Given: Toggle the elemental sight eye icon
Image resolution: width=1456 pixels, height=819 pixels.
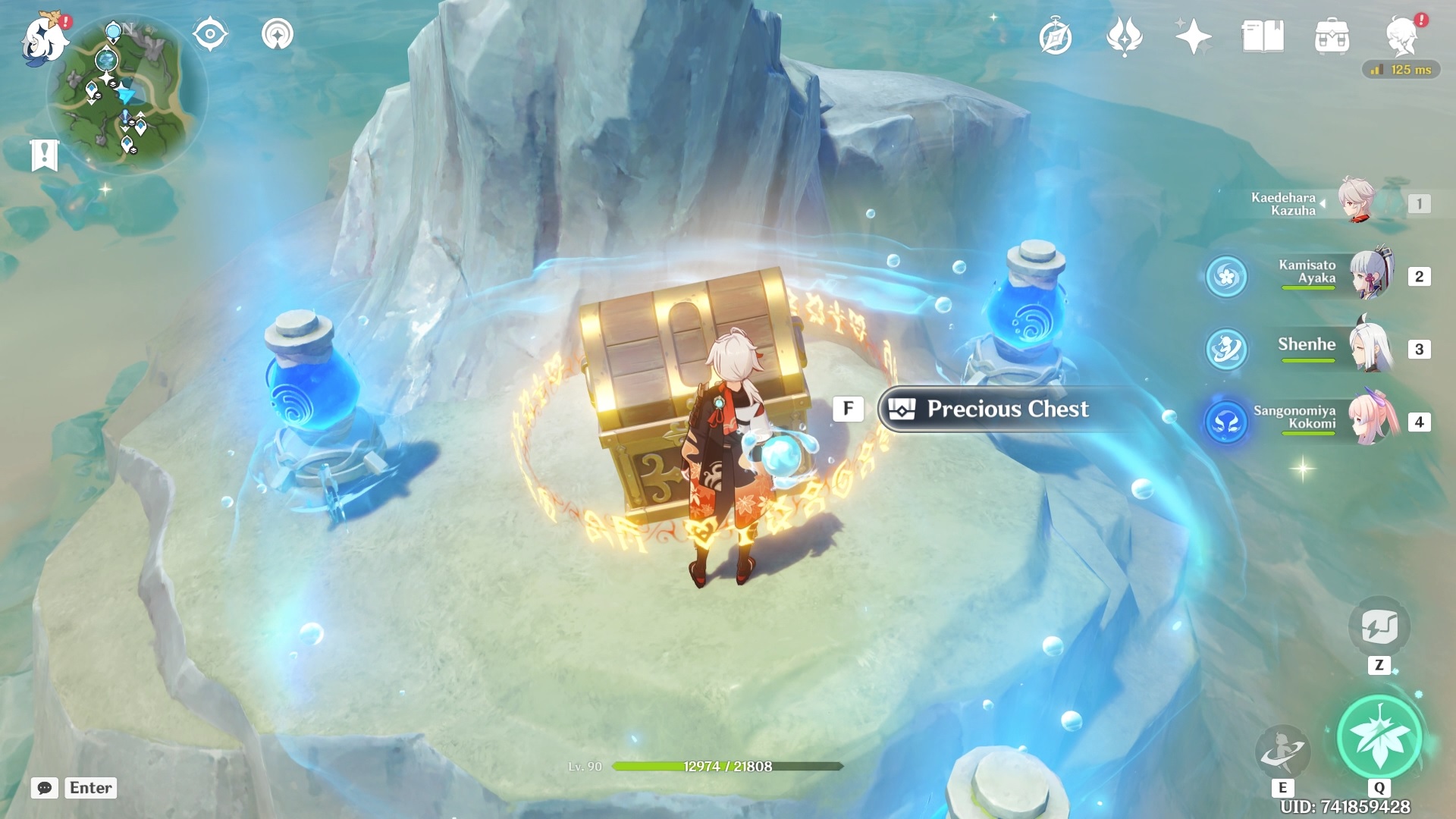Looking at the screenshot, I should point(210,35).
